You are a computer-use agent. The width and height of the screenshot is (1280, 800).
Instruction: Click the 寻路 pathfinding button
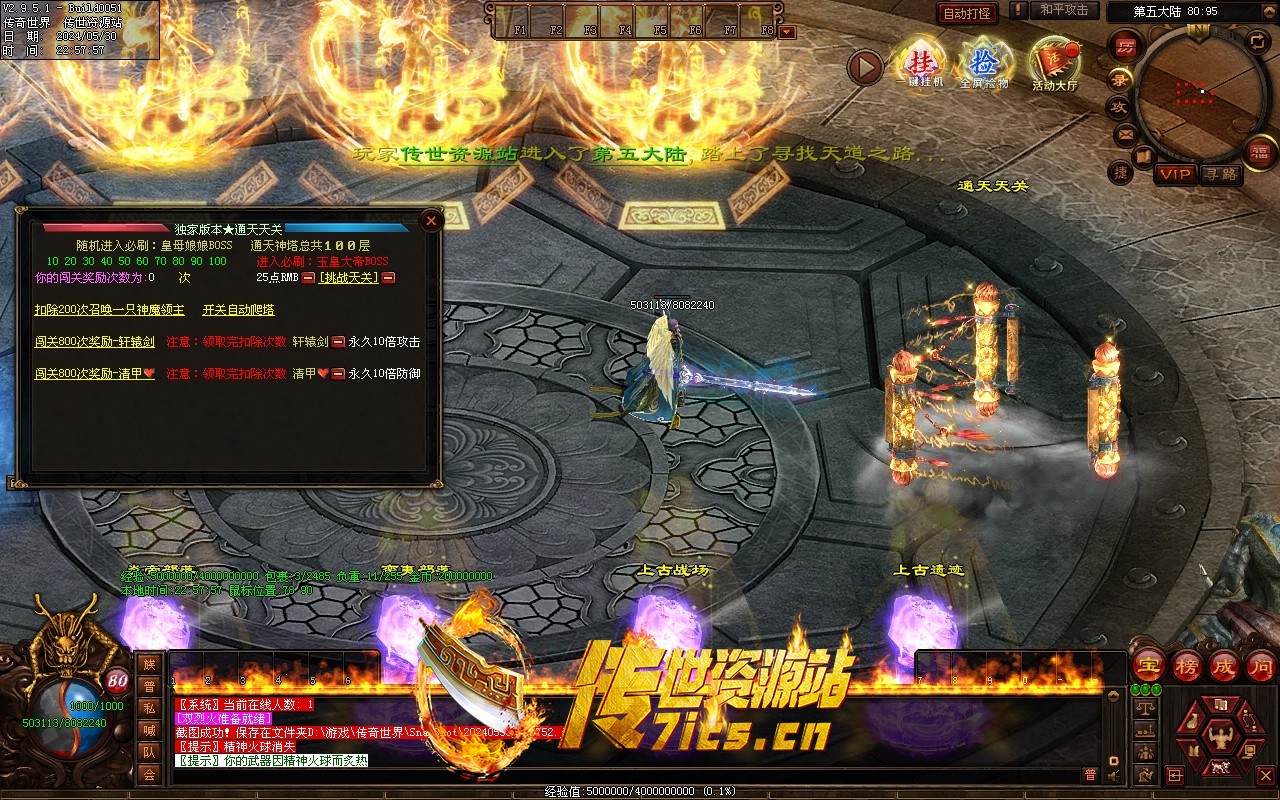coord(1220,174)
